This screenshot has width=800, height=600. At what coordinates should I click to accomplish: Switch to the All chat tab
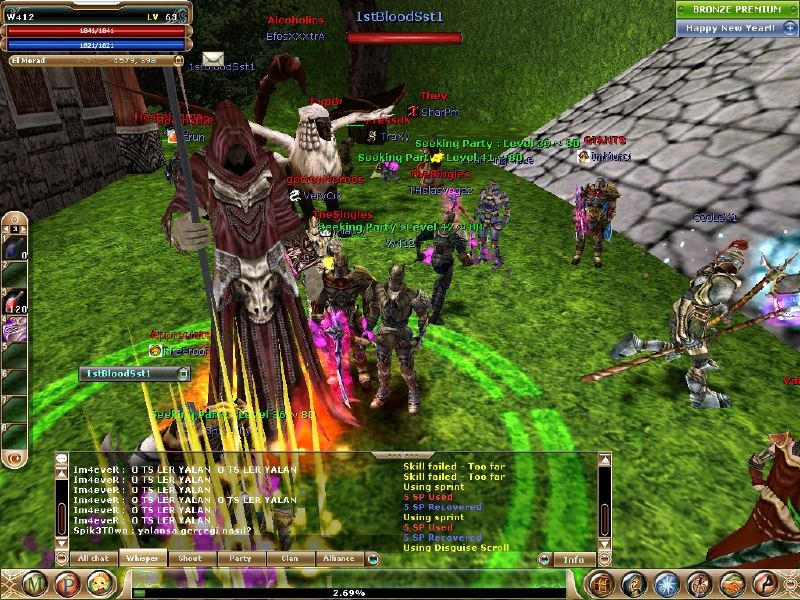pos(94,559)
